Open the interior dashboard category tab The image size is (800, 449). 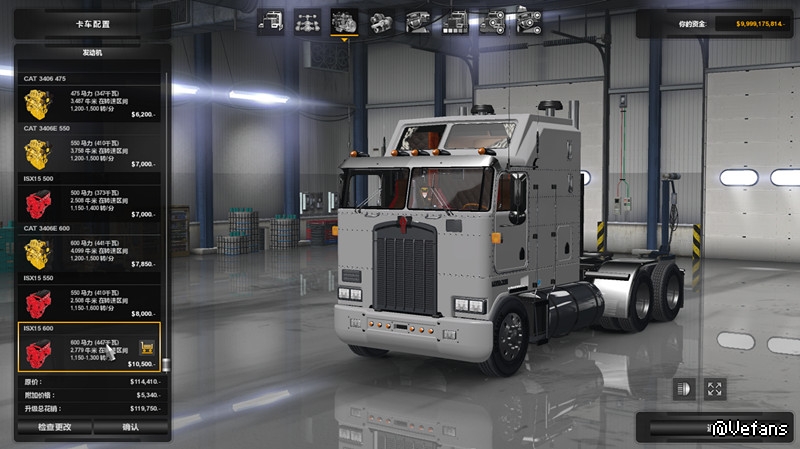click(417, 21)
